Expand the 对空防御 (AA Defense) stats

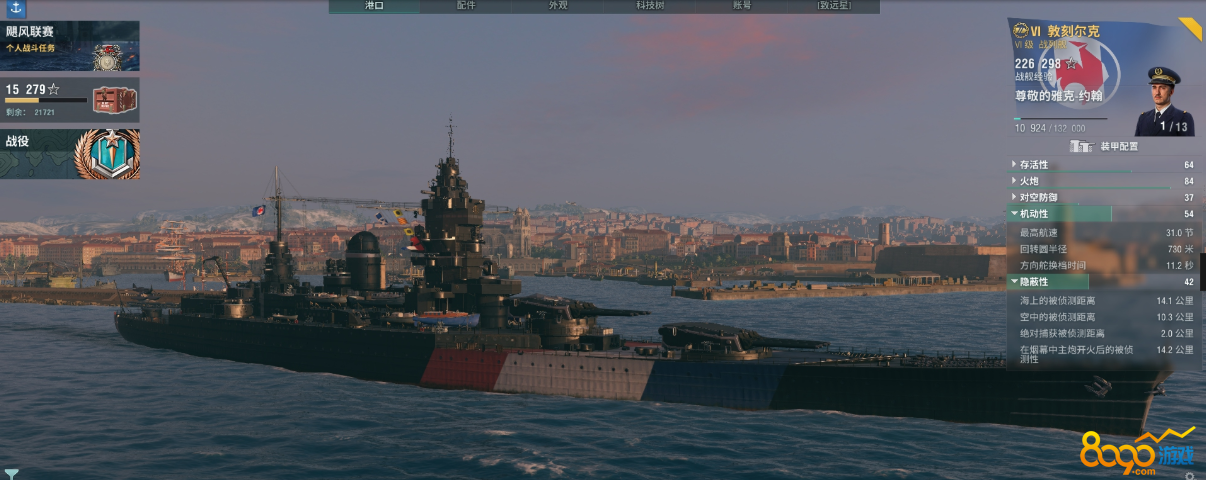coord(1038,197)
